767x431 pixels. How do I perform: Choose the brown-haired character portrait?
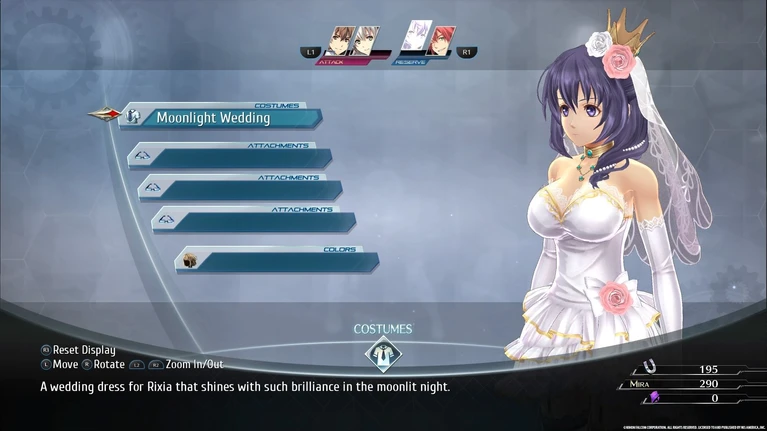(x=342, y=41)
